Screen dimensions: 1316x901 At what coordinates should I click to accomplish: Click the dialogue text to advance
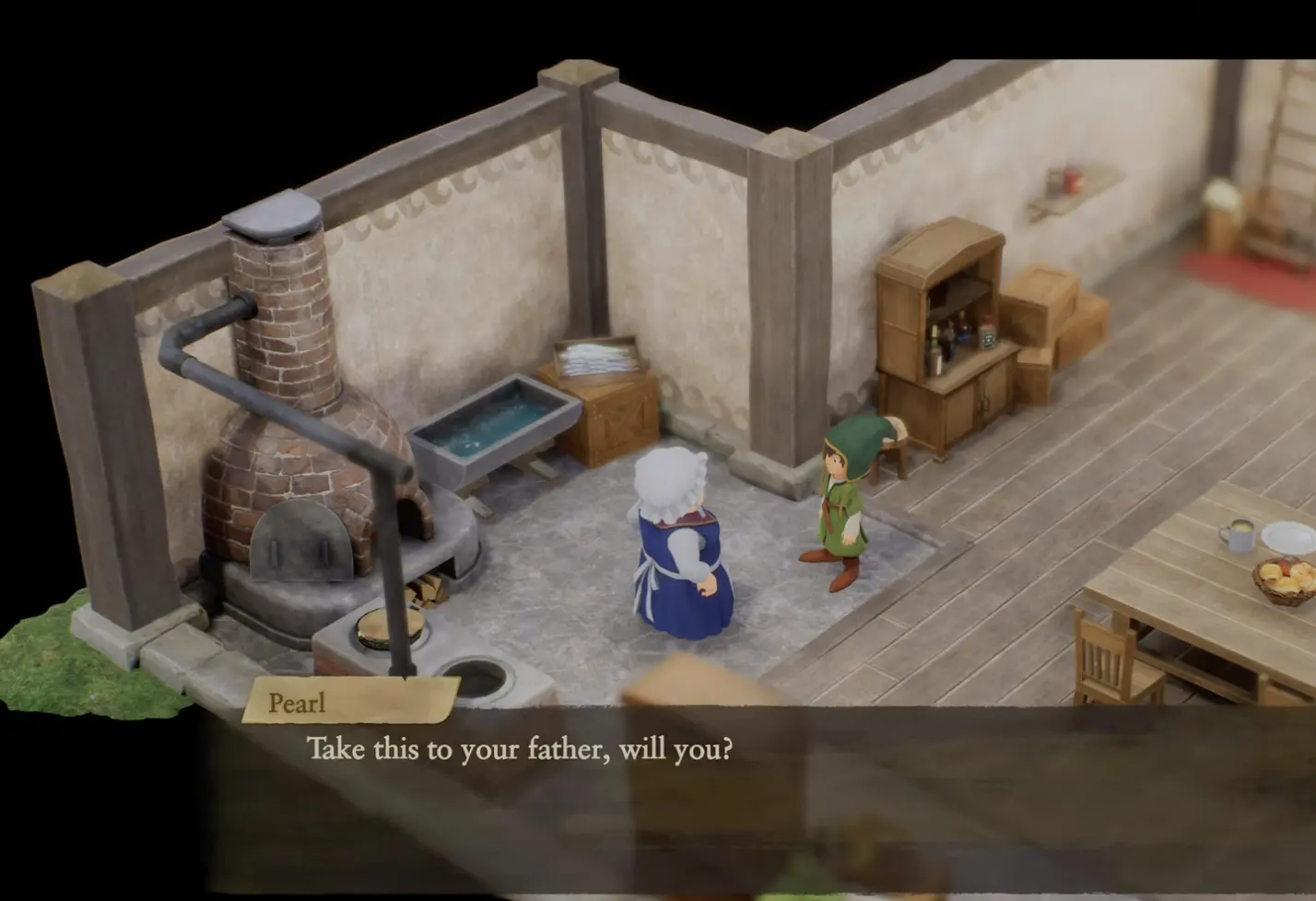pos(521,750)
